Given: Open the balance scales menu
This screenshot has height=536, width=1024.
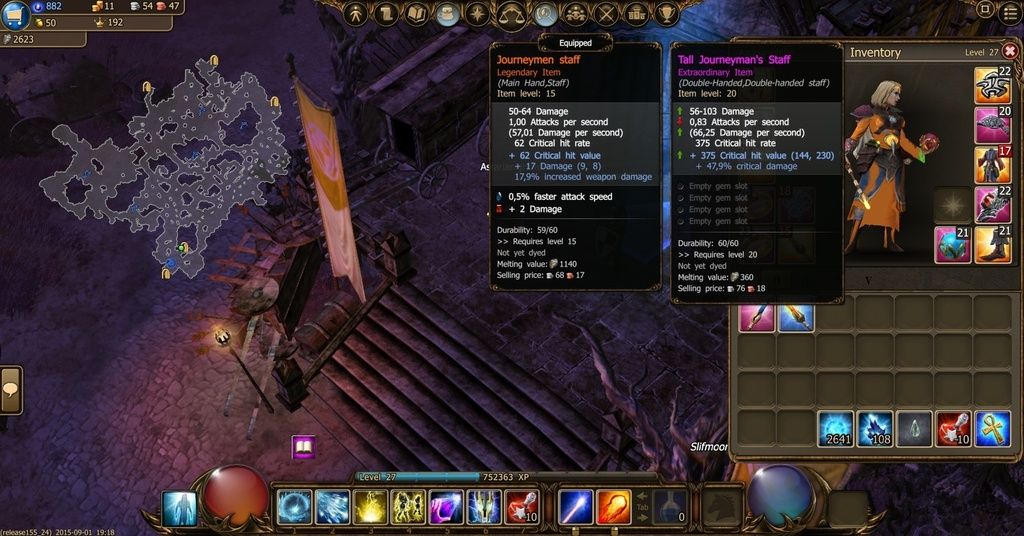Looking at the screenshot, I should [x=512, y=14].
